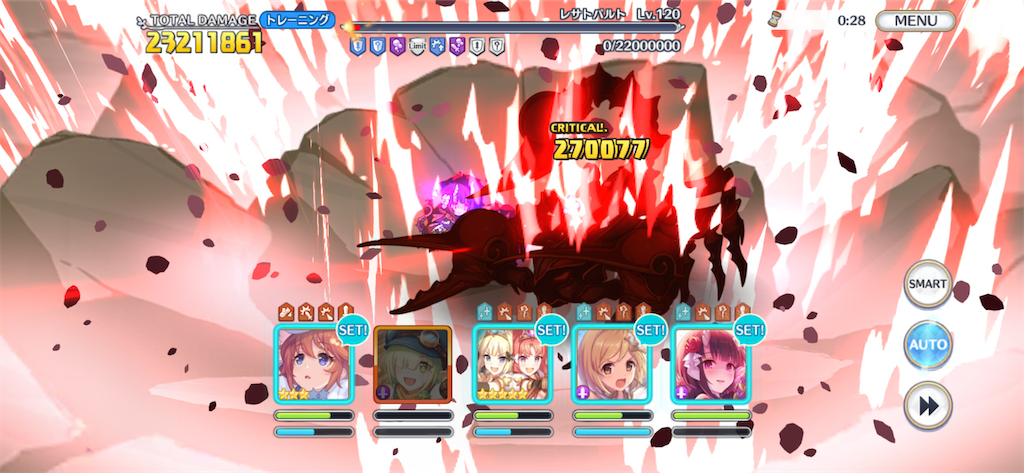Toggle AUTO battle mode
This screenshot has width=1024, height=473.
pos(927,345)
